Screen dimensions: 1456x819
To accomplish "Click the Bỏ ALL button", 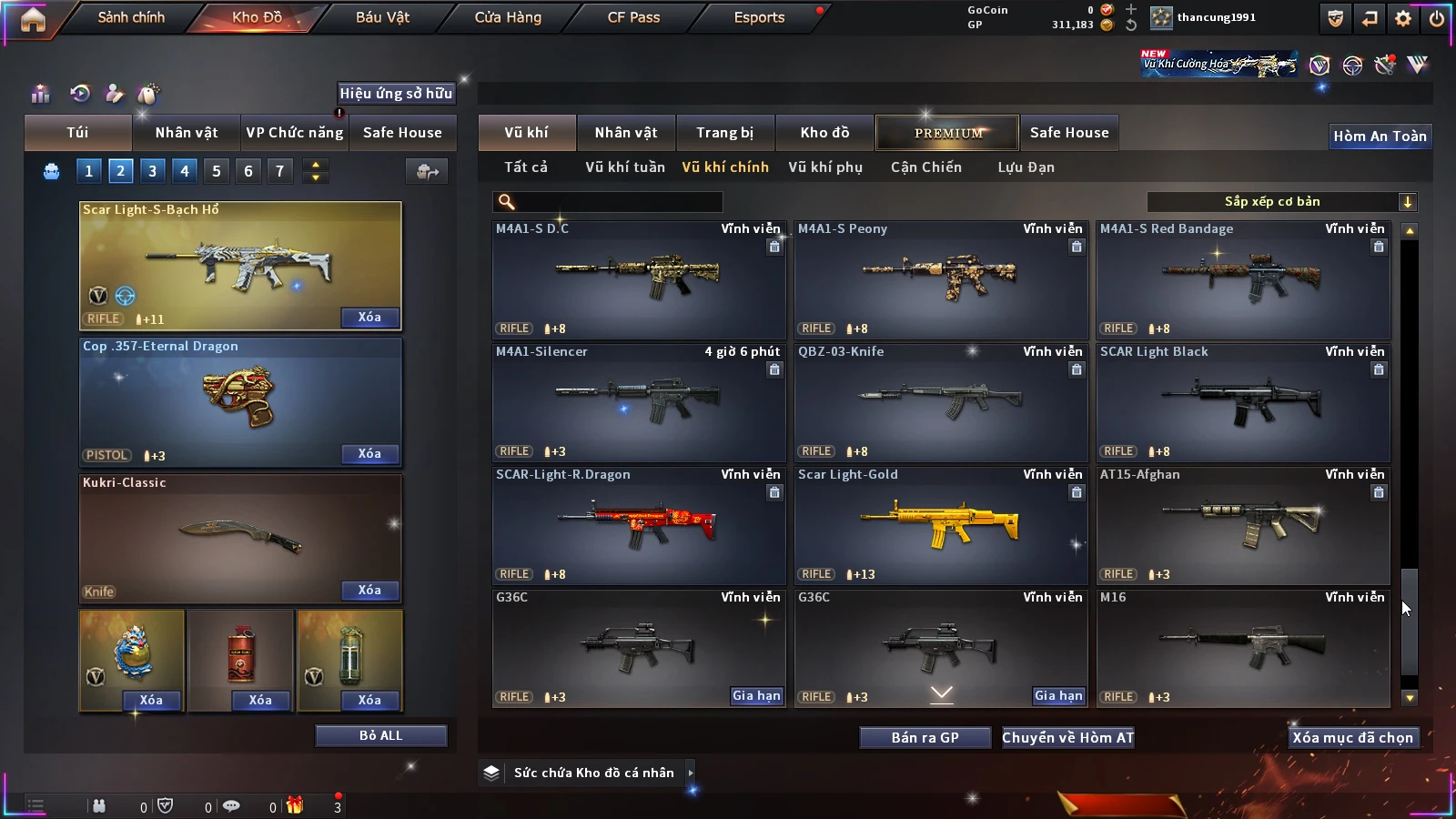I will 380,735.
